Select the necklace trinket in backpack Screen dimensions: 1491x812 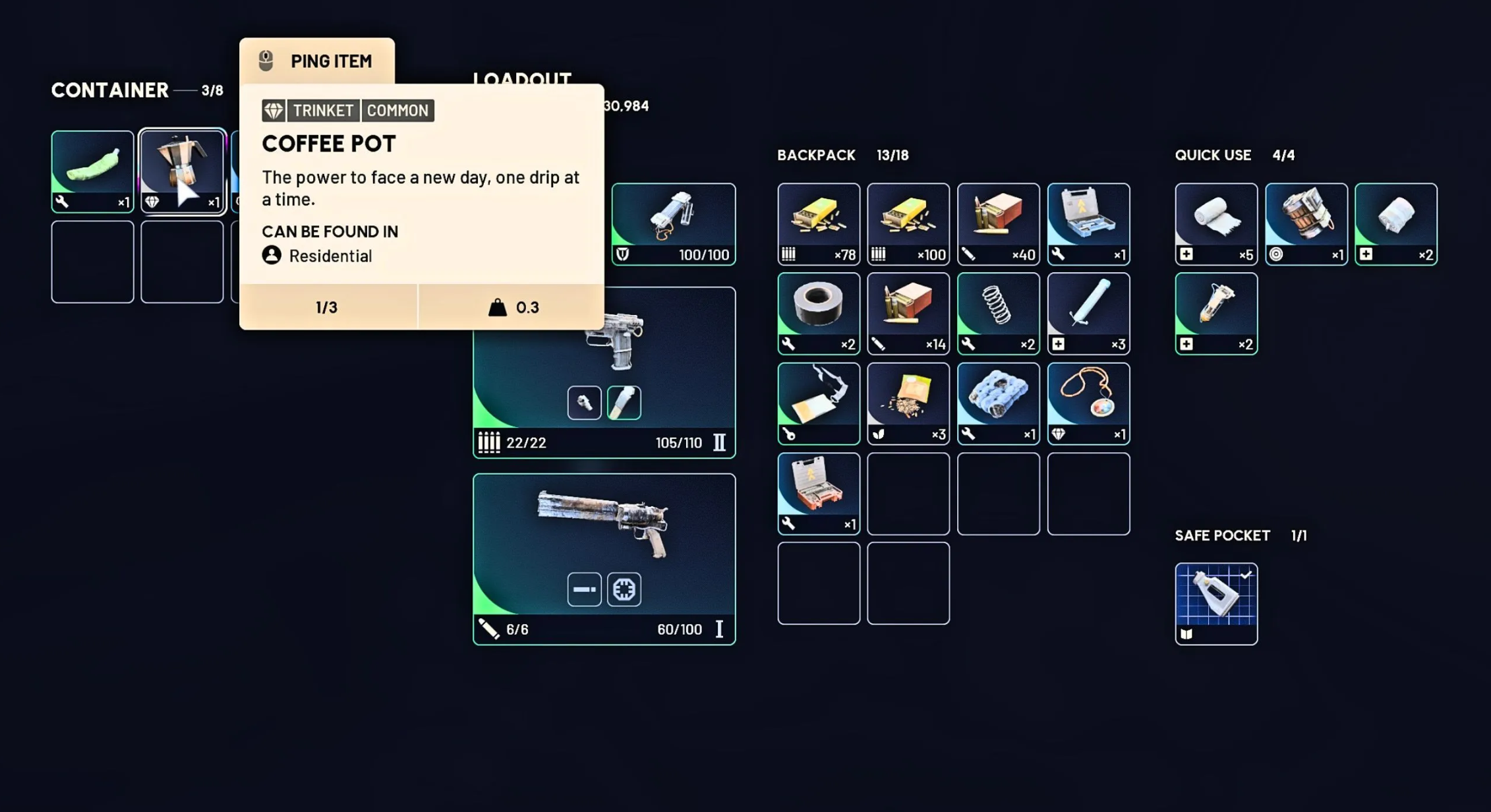click(x=1088, y=403)
